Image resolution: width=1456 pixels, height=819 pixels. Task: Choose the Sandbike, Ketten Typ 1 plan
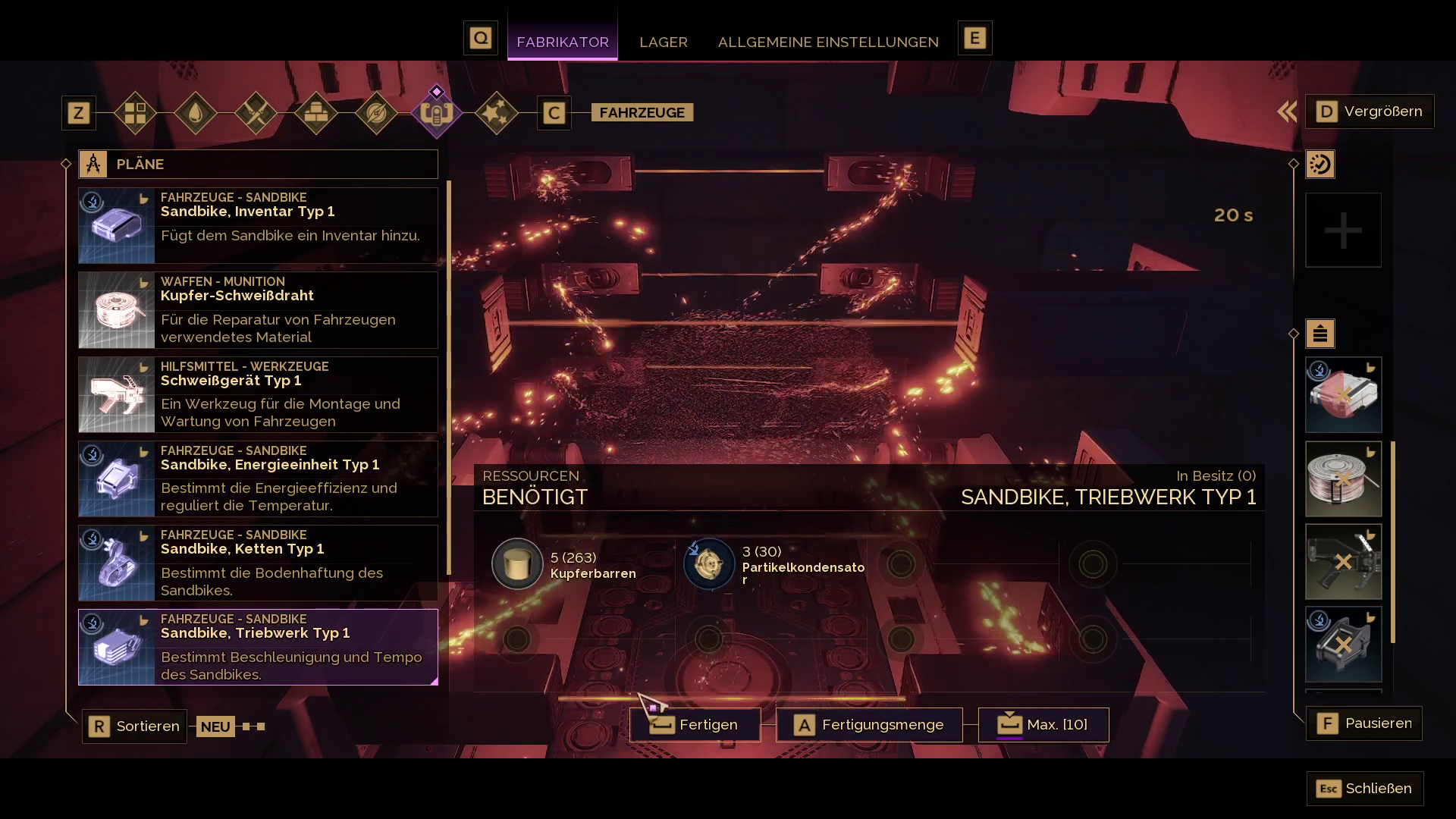[x=258, y=563]
